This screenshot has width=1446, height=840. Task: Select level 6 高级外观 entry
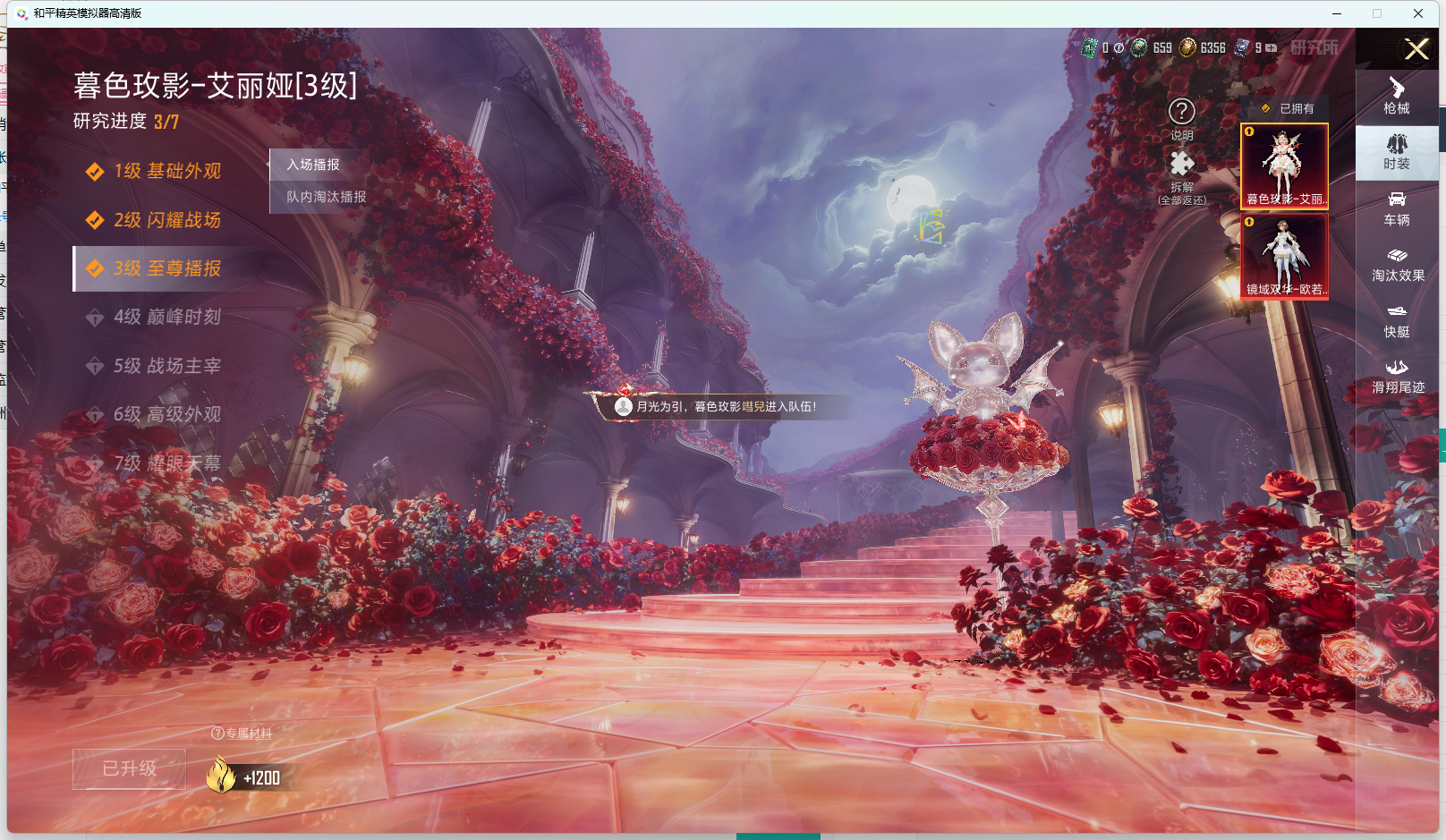click(x=166, y=414)
